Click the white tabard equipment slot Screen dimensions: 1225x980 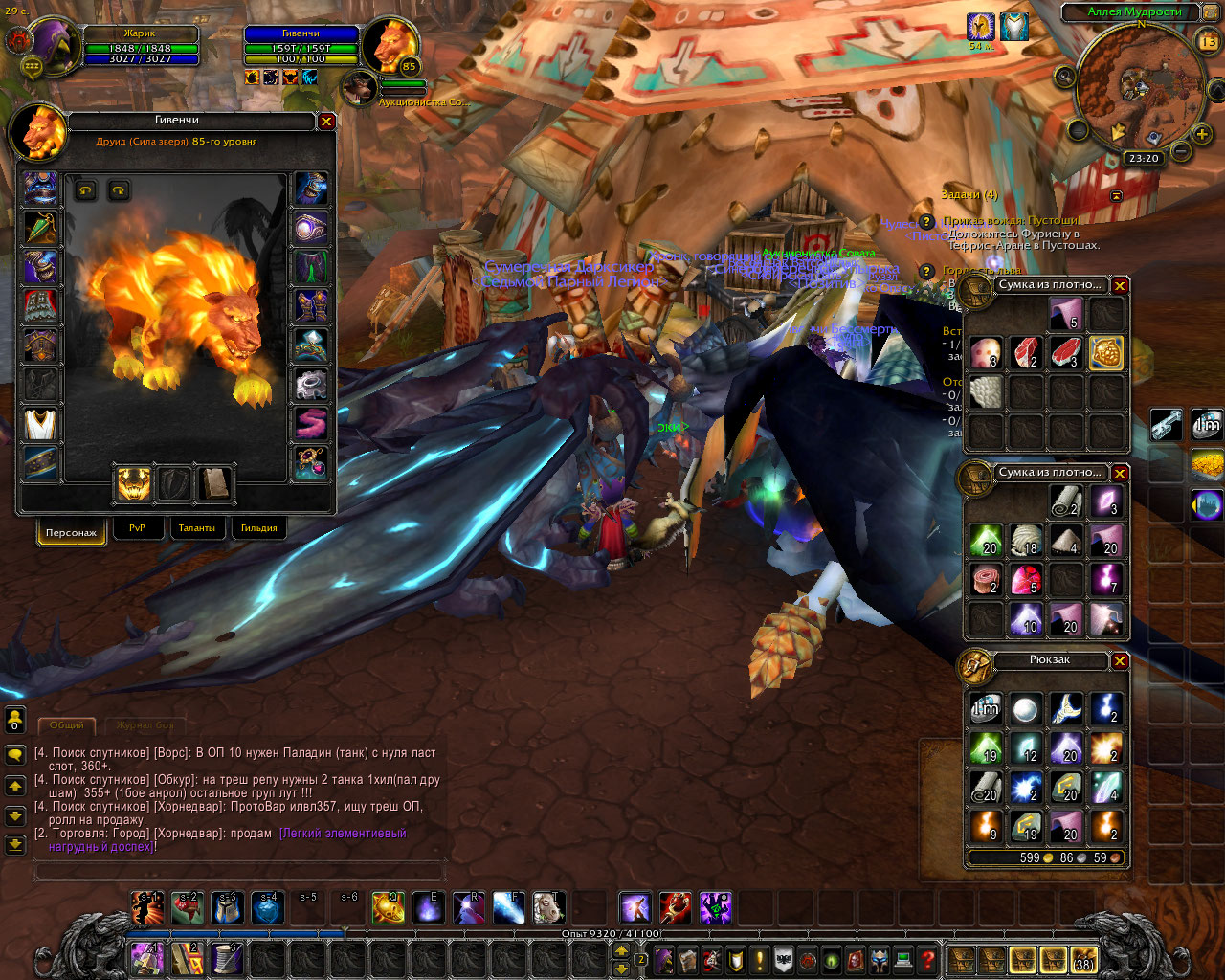coord(40,424)
